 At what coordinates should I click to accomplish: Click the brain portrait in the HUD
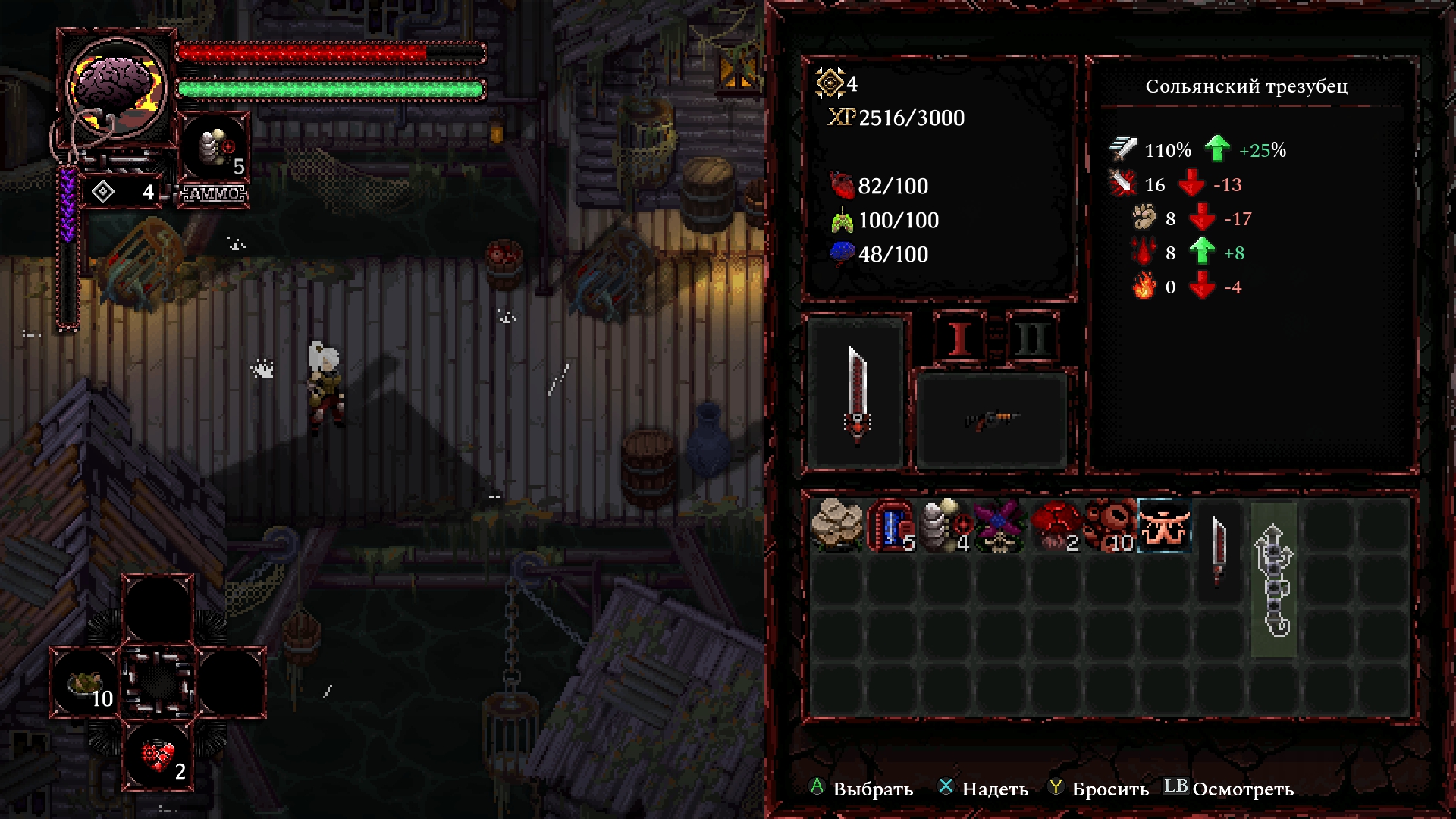tap(117, 86)
